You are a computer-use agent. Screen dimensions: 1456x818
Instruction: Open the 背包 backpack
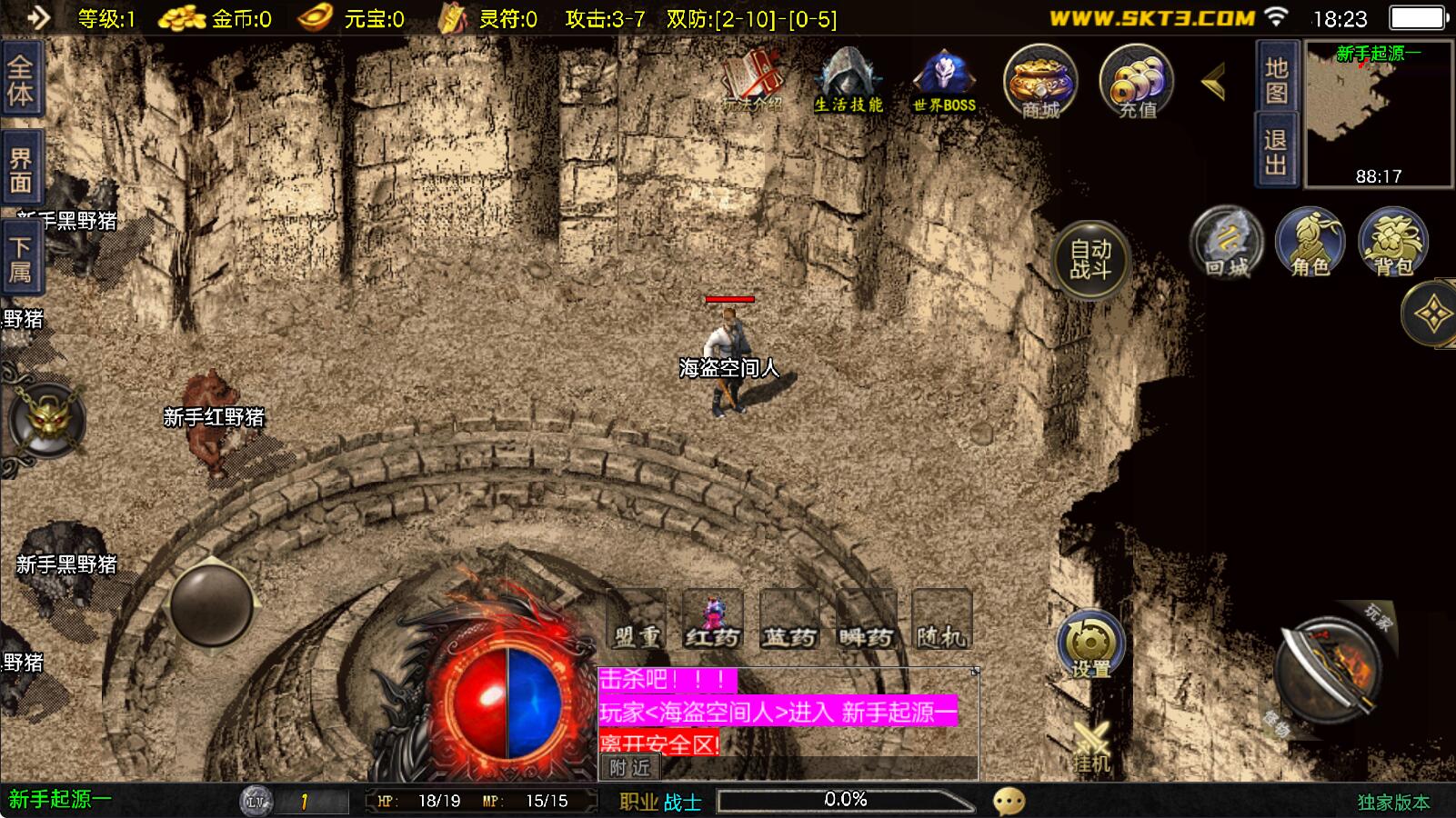[1393, 244]
